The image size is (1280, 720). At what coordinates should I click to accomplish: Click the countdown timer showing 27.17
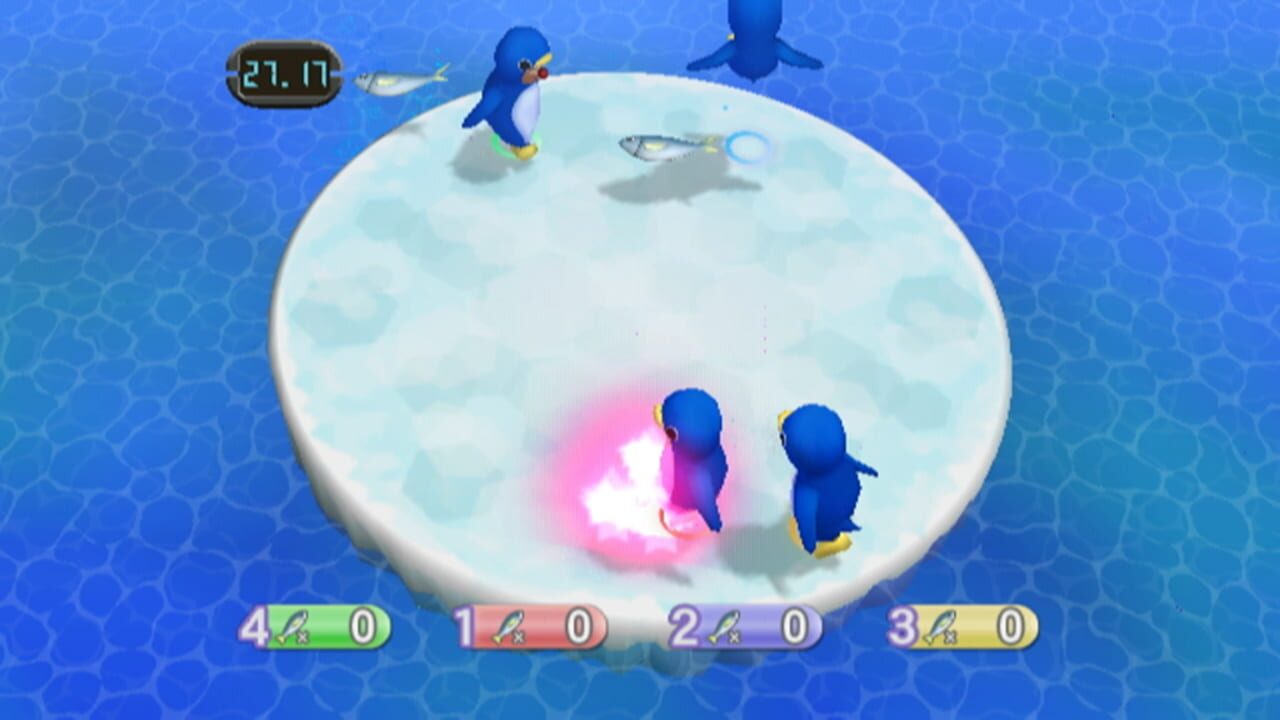(x=285, y=70)
